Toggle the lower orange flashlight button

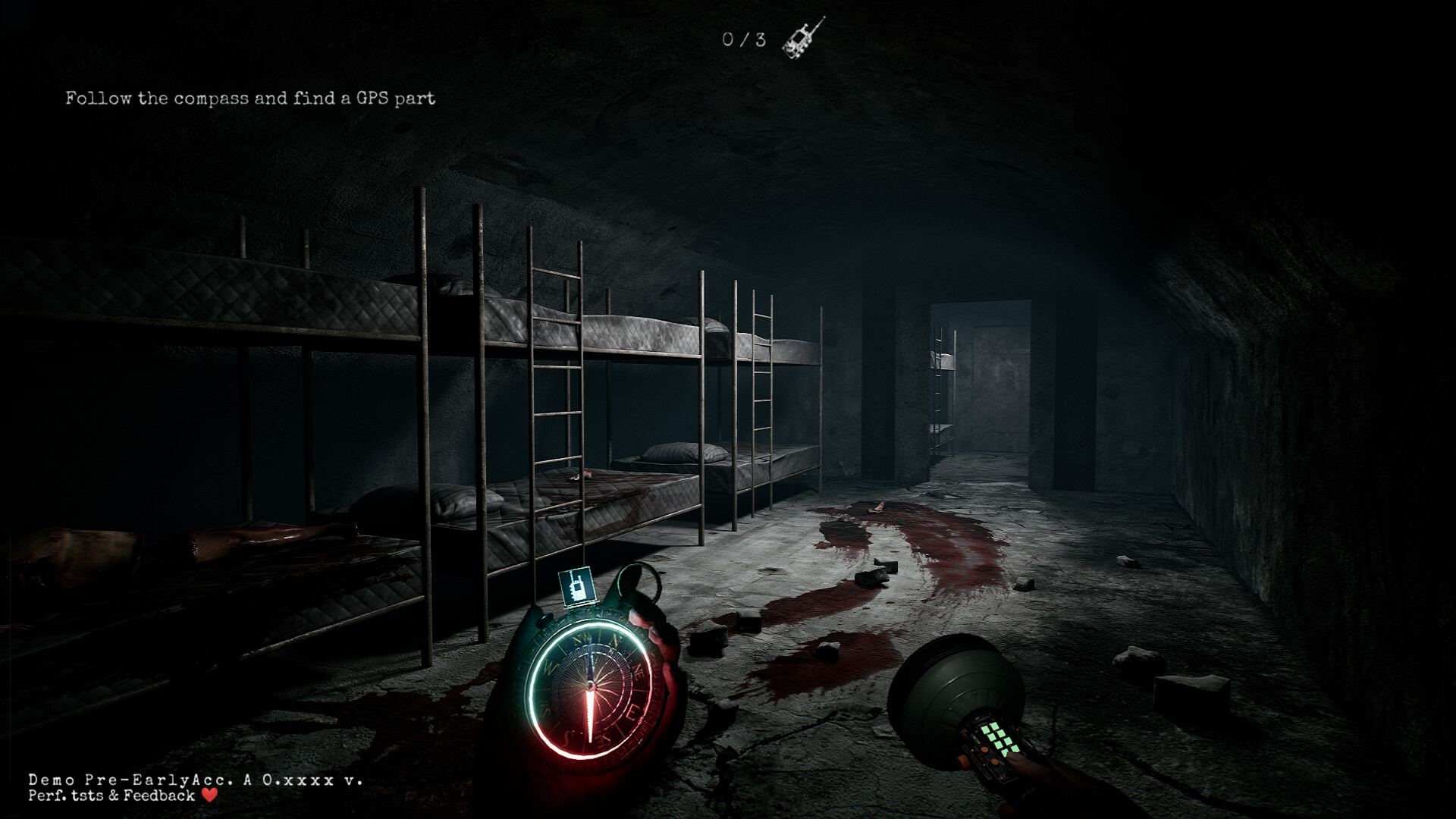point(994,761)
